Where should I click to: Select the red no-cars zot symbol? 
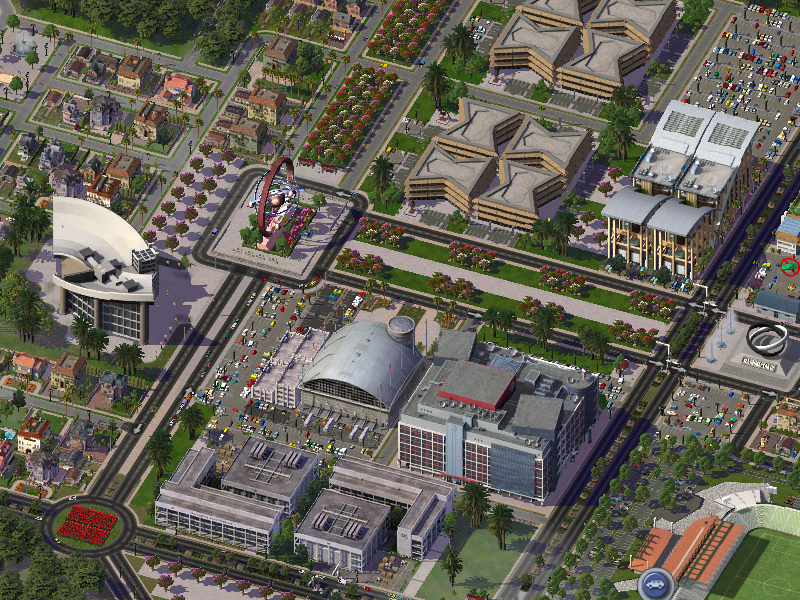pos(790,267)
